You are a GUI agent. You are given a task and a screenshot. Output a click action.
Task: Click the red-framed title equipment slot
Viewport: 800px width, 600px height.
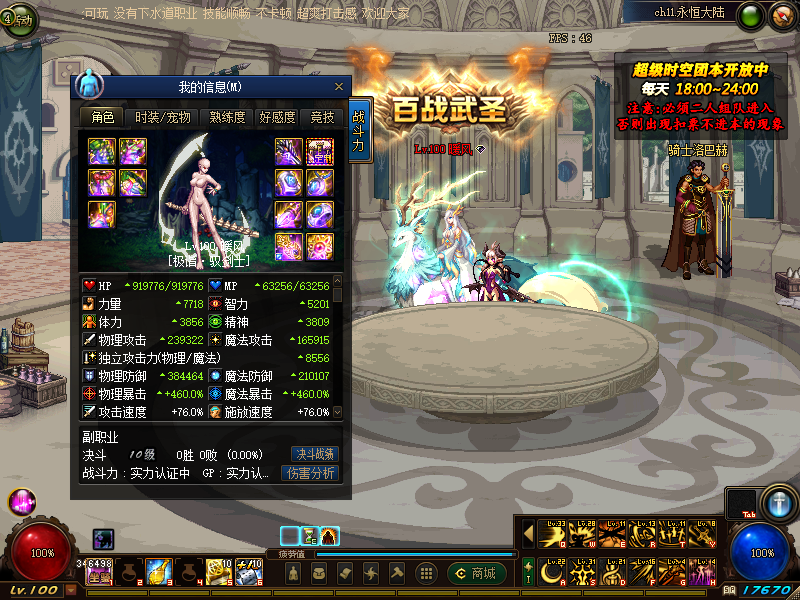tap(320, 151)
